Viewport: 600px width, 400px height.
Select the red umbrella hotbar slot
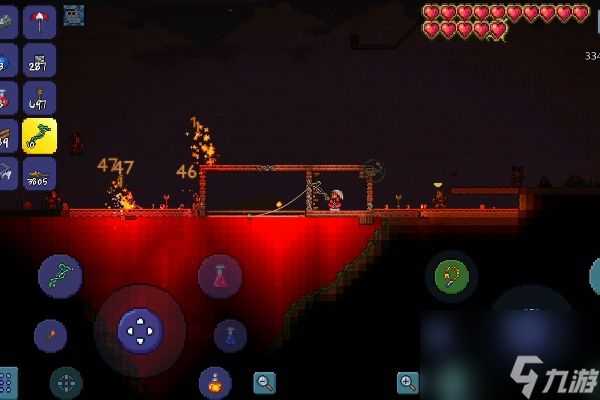tap(39, 21)
